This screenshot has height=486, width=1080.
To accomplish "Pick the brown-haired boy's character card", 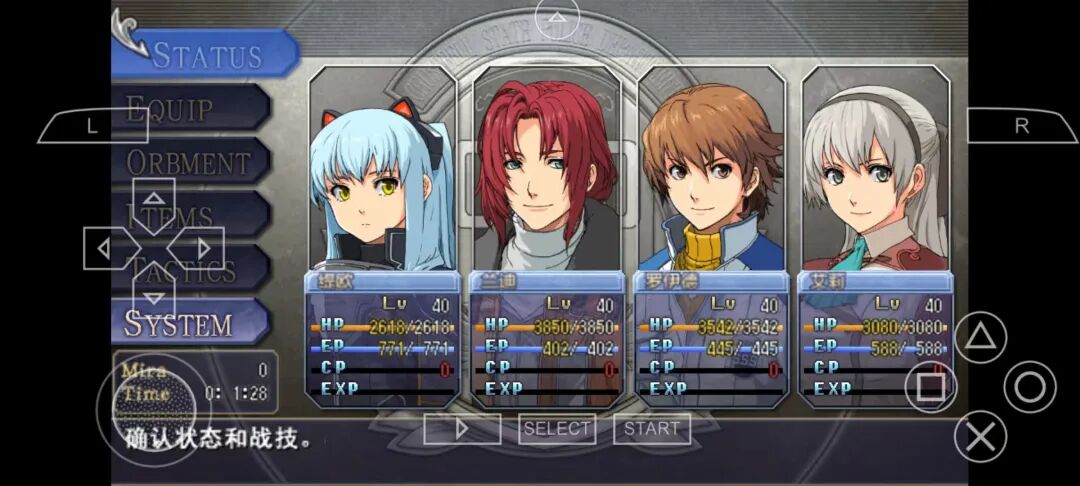I will point(711,235).
